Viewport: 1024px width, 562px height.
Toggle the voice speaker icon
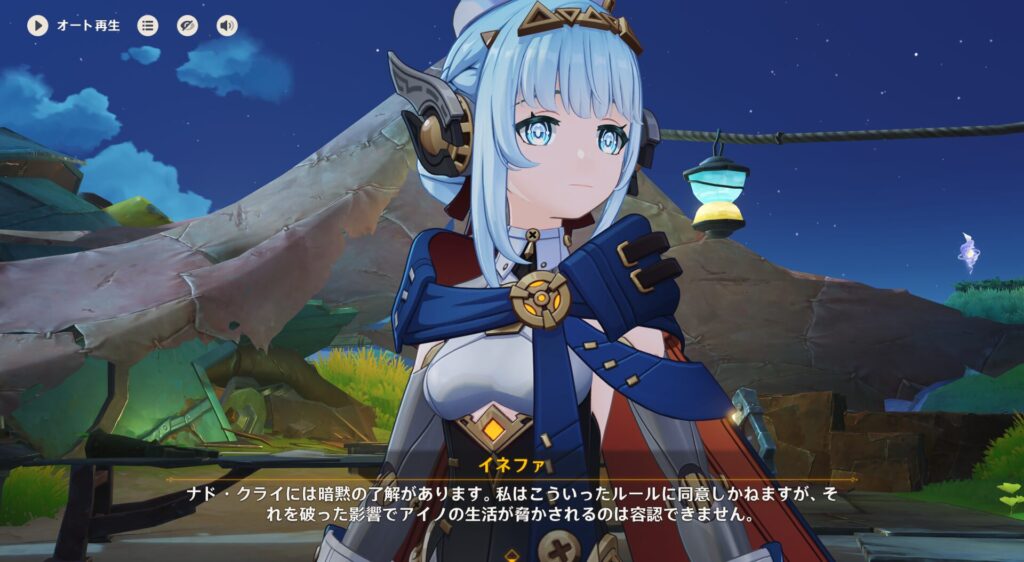click(227, 26)
